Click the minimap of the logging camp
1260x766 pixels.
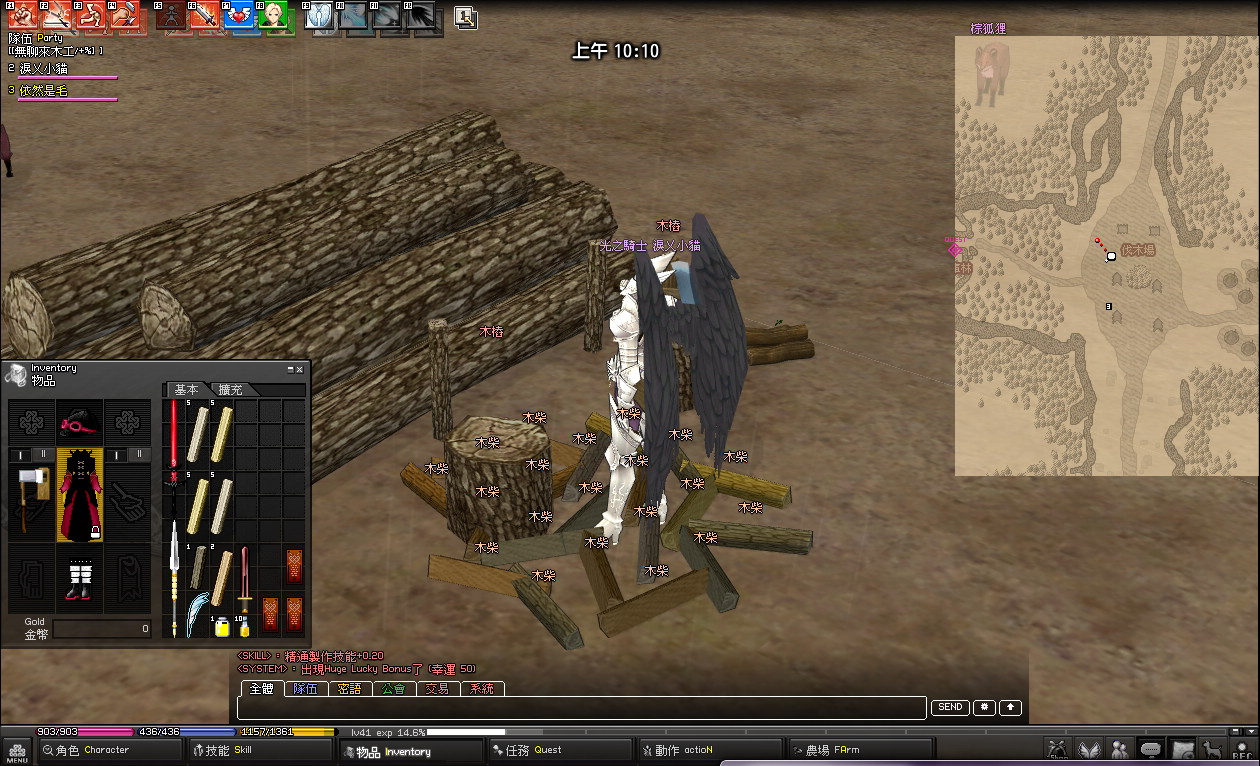[1106, 256]
